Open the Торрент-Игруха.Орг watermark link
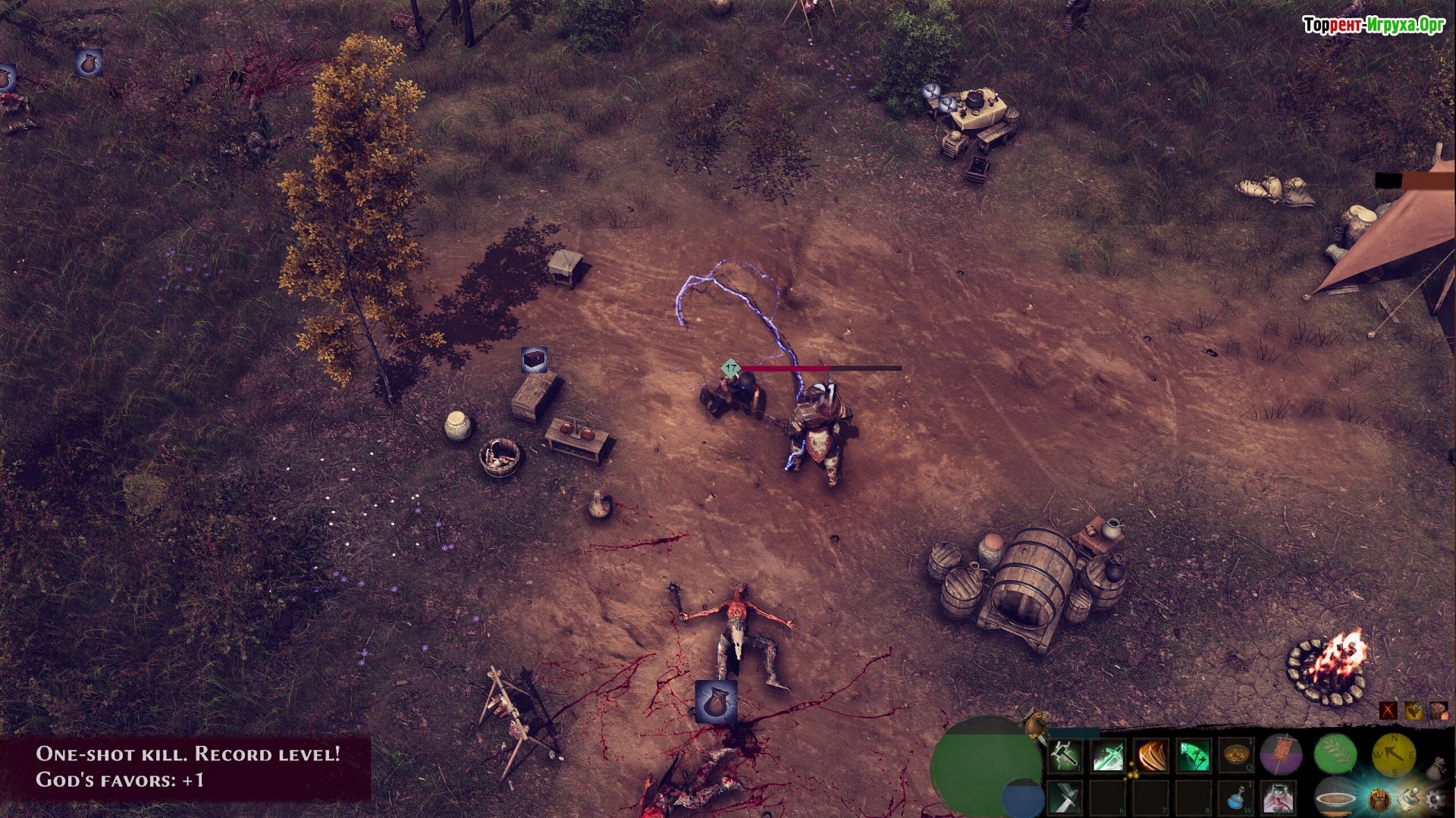Viewport: 1456px width, 818px height. coord(1373,26)
